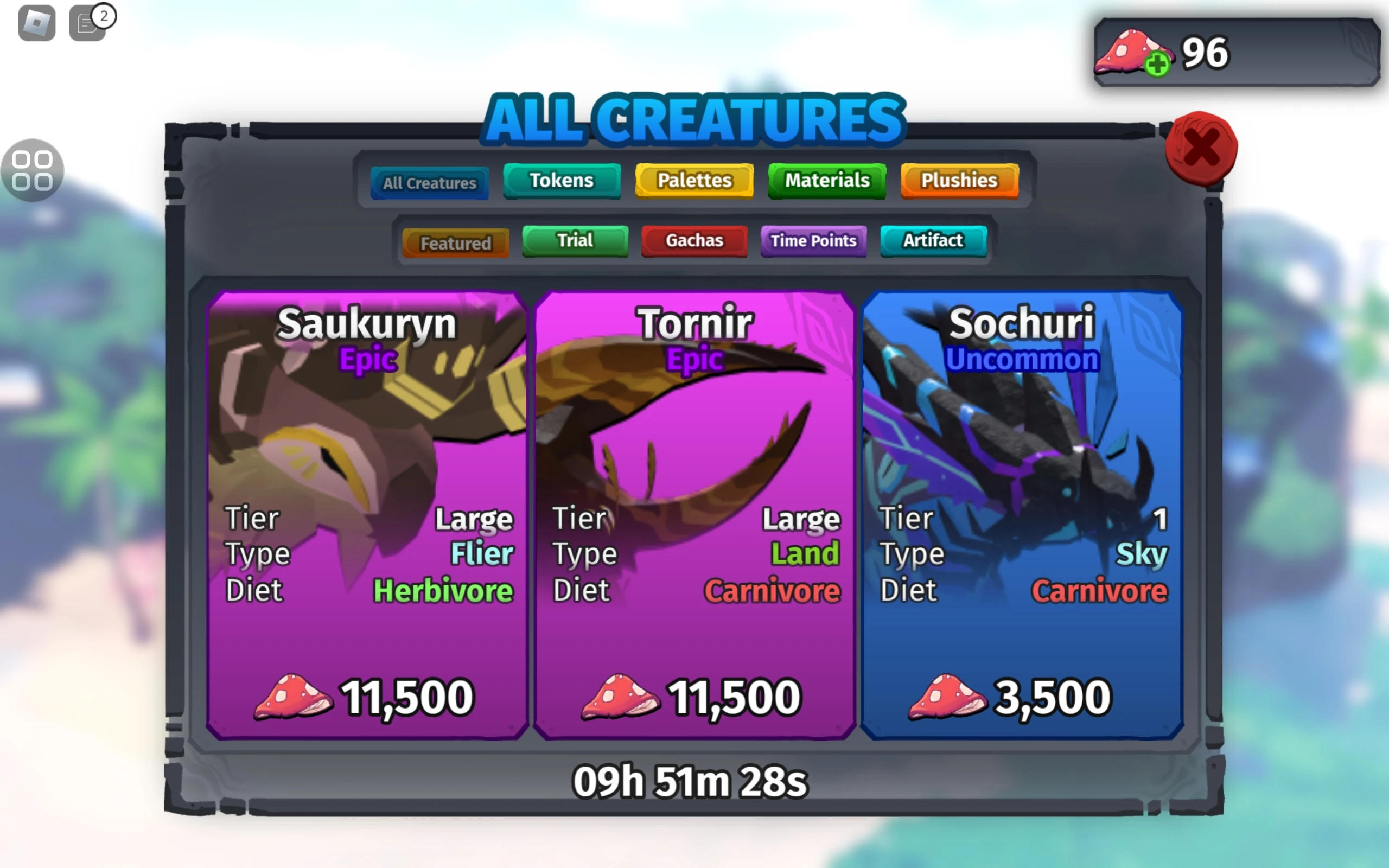Browse the Plushies tab

(x=959, y=180)
